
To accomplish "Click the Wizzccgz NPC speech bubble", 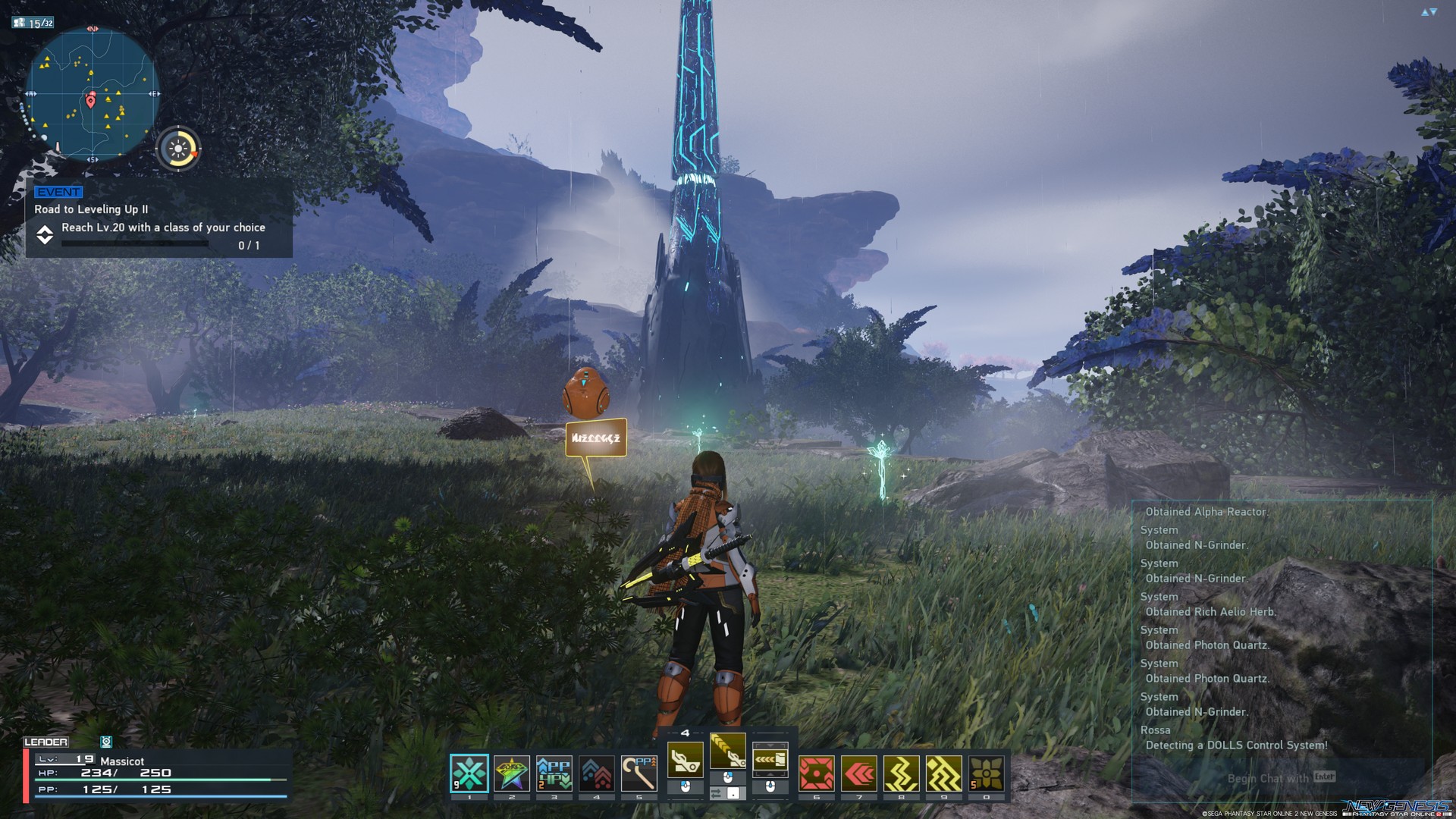I will pos(595,438).
